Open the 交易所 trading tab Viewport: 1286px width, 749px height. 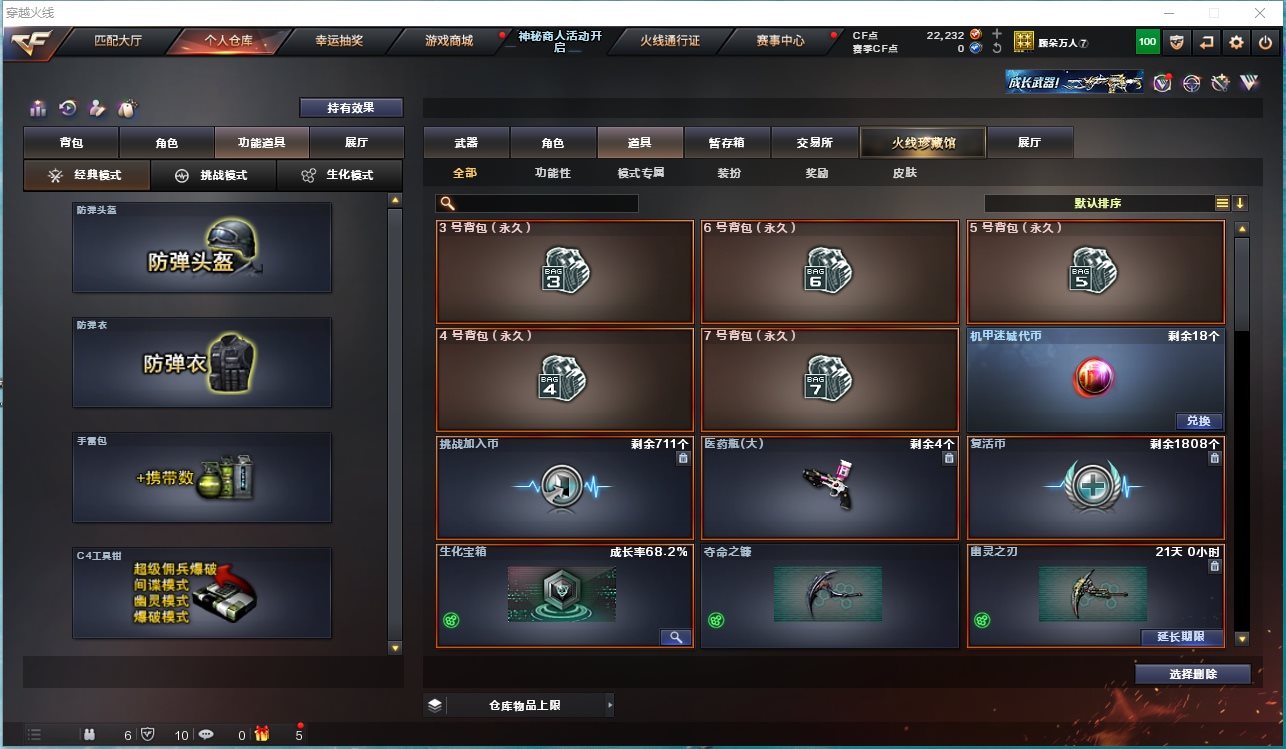(x=814, y=143)
